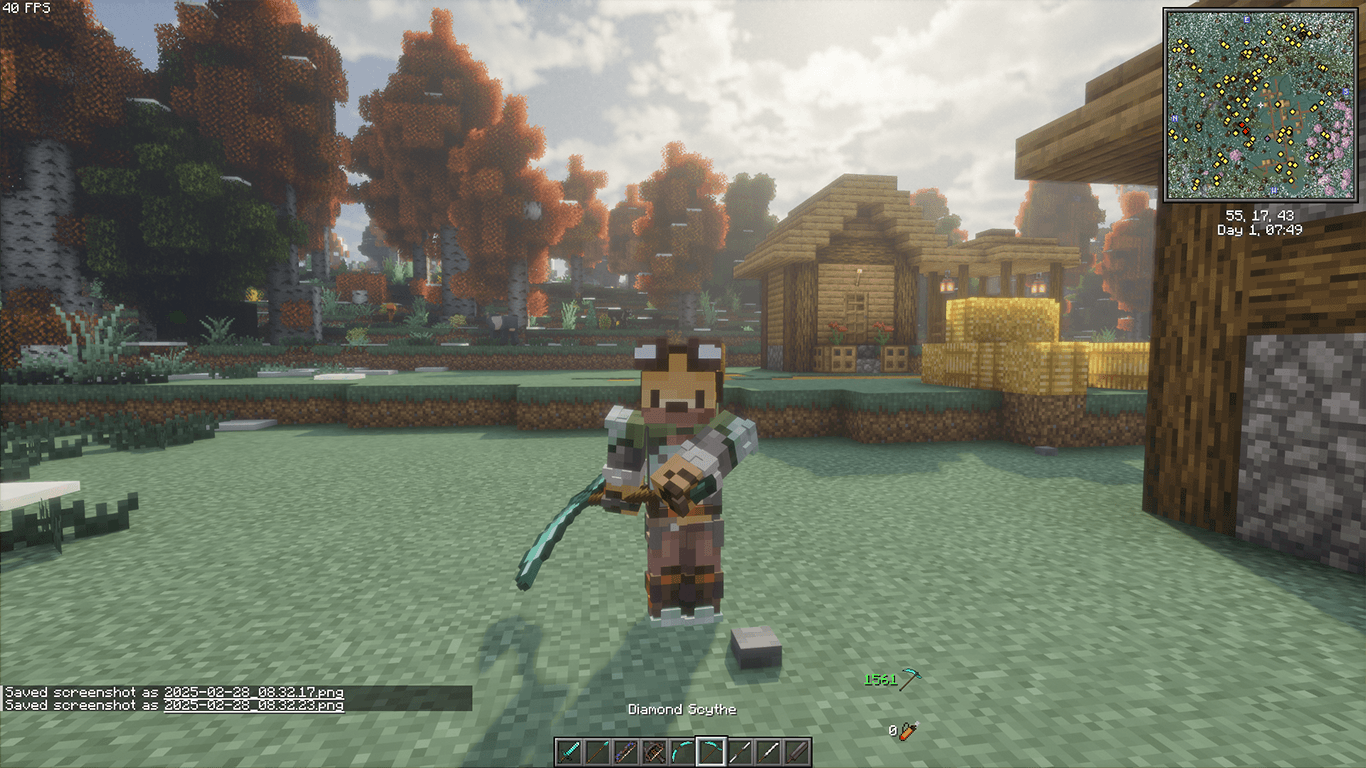Click the equipped Diamond Scythe in the highlighted hotbar slot
The width and height of the screenshot is (1366, 768).
[711, 751]
